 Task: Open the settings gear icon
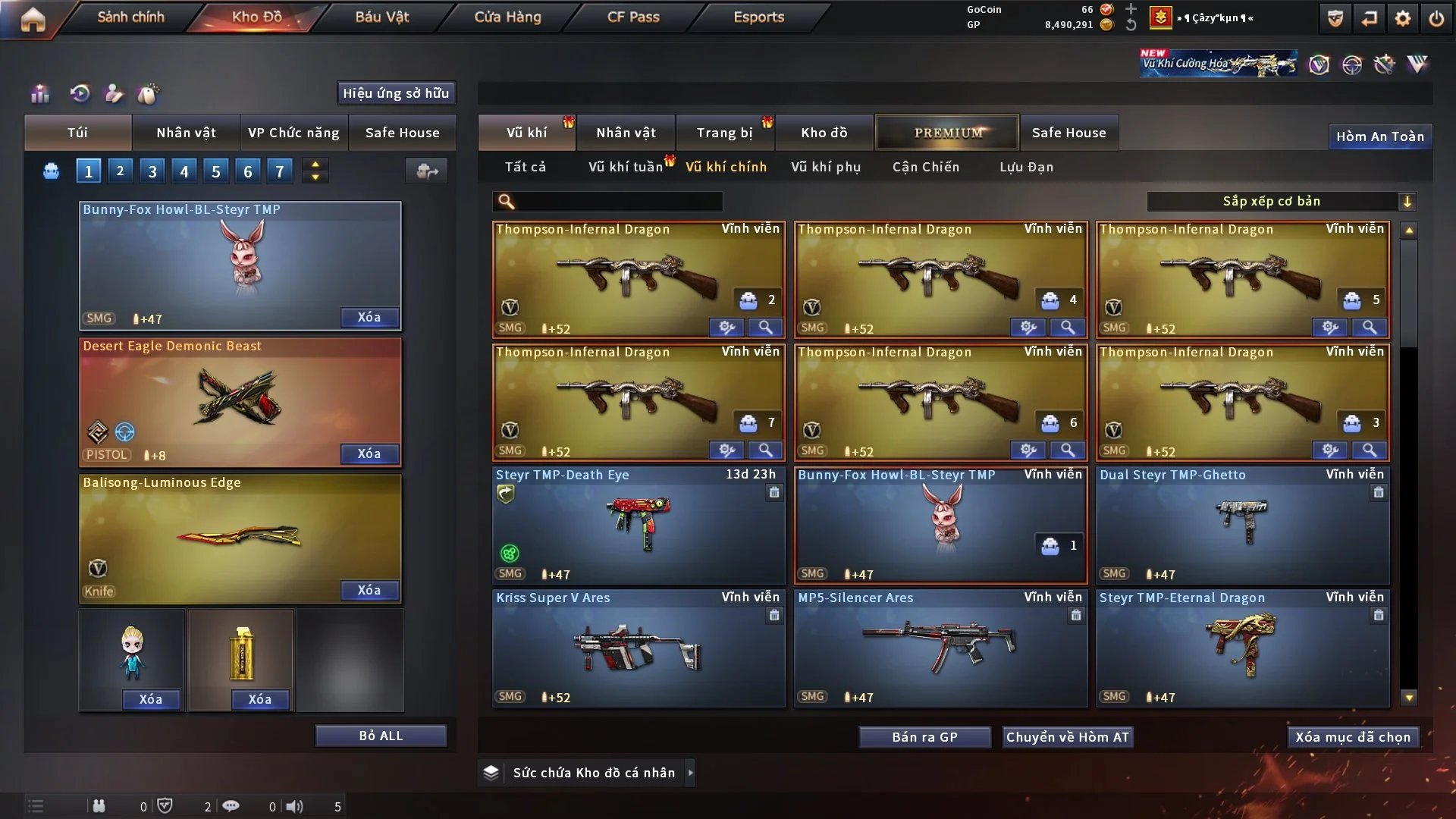pos(1402,18)
